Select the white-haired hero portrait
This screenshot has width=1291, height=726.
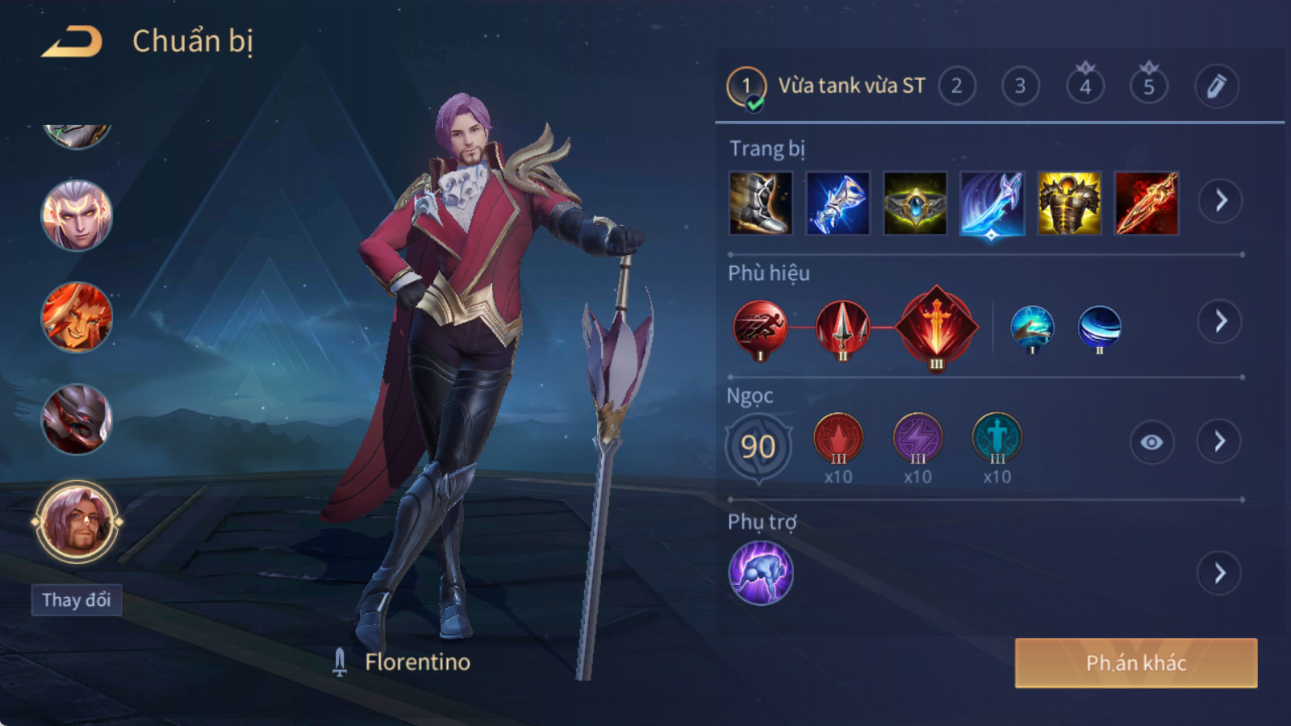pos(76,215)
